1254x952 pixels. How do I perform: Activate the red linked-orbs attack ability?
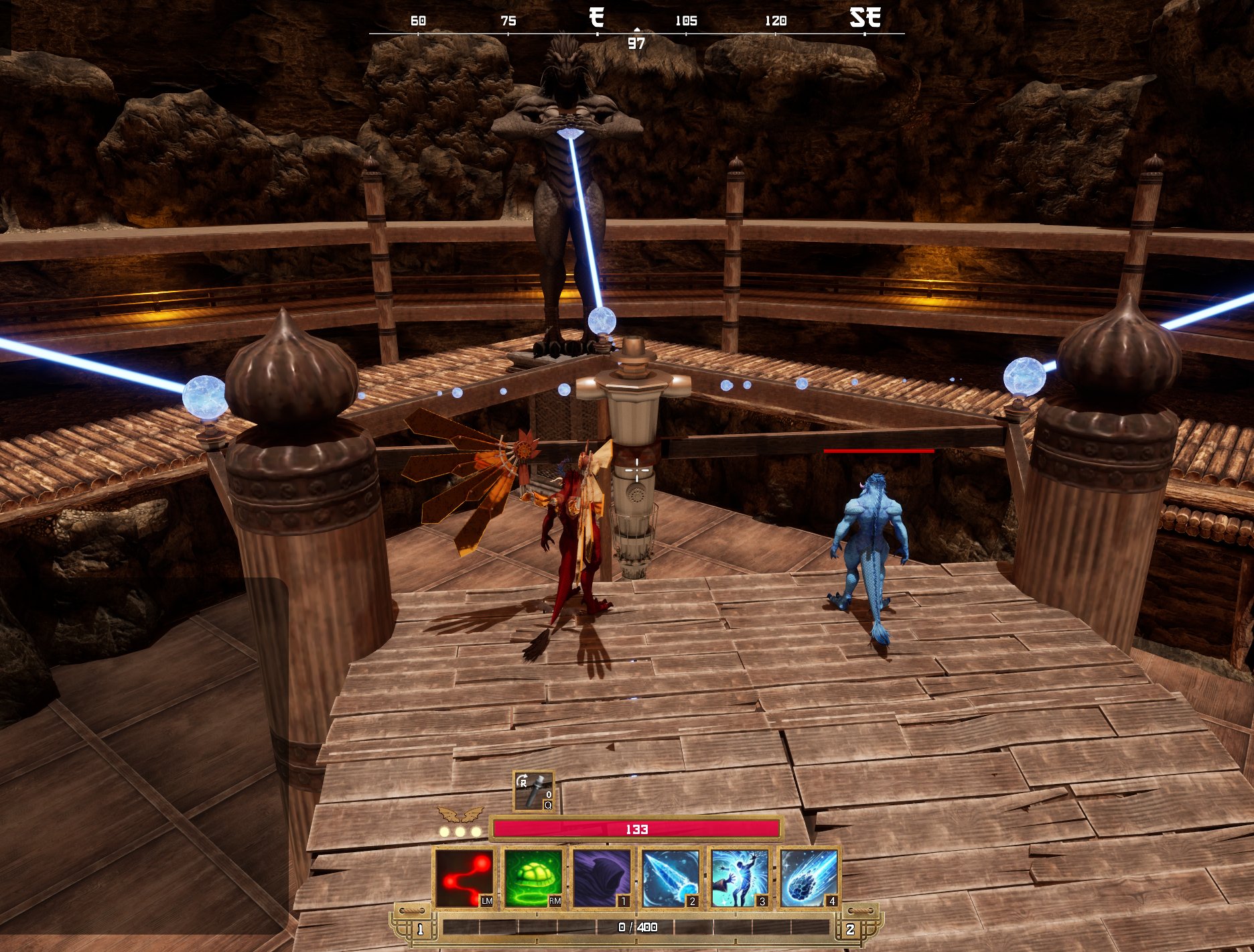pyautogui.click(x=464, y=878)
